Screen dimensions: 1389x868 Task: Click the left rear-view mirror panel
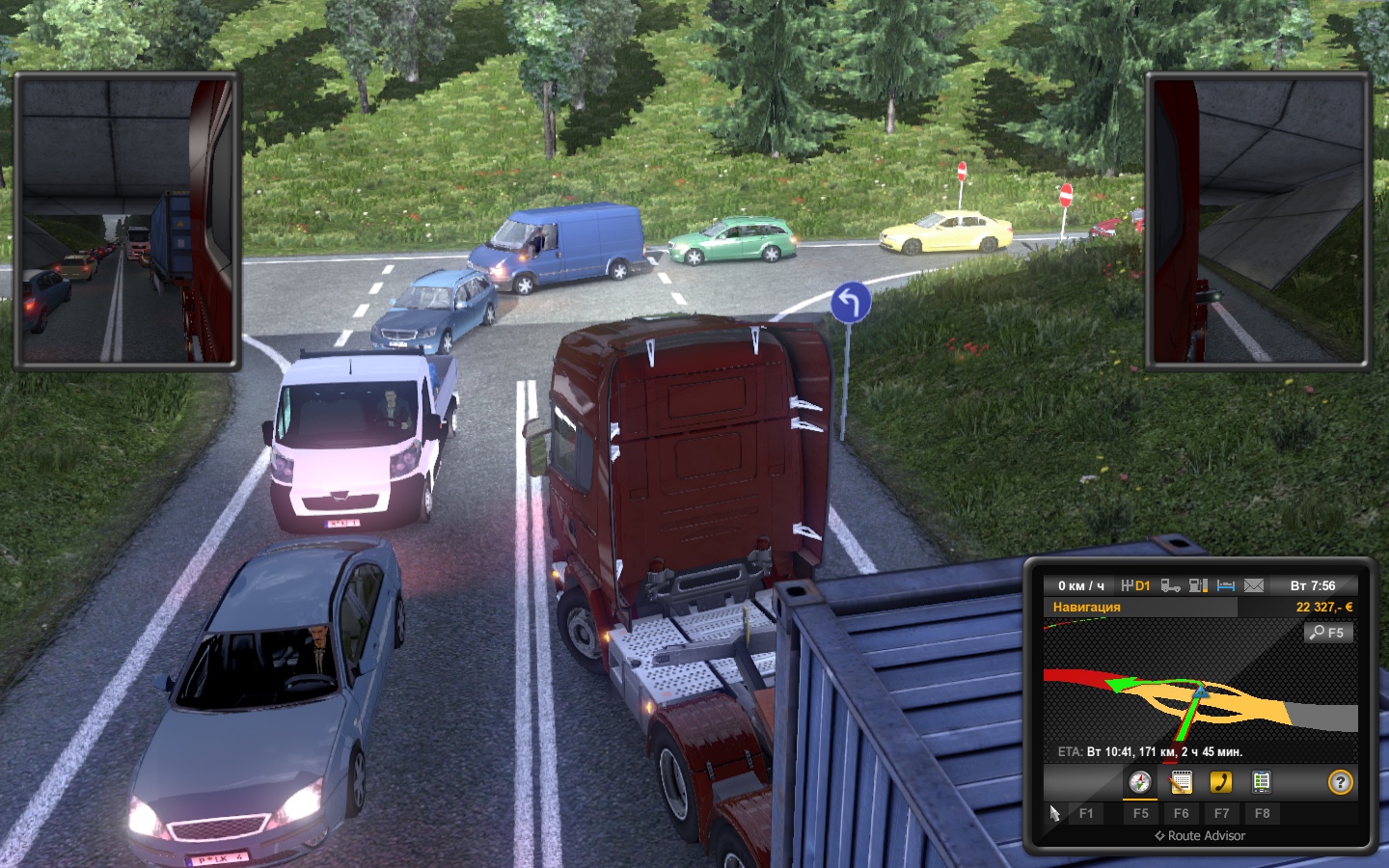[127, 222]
